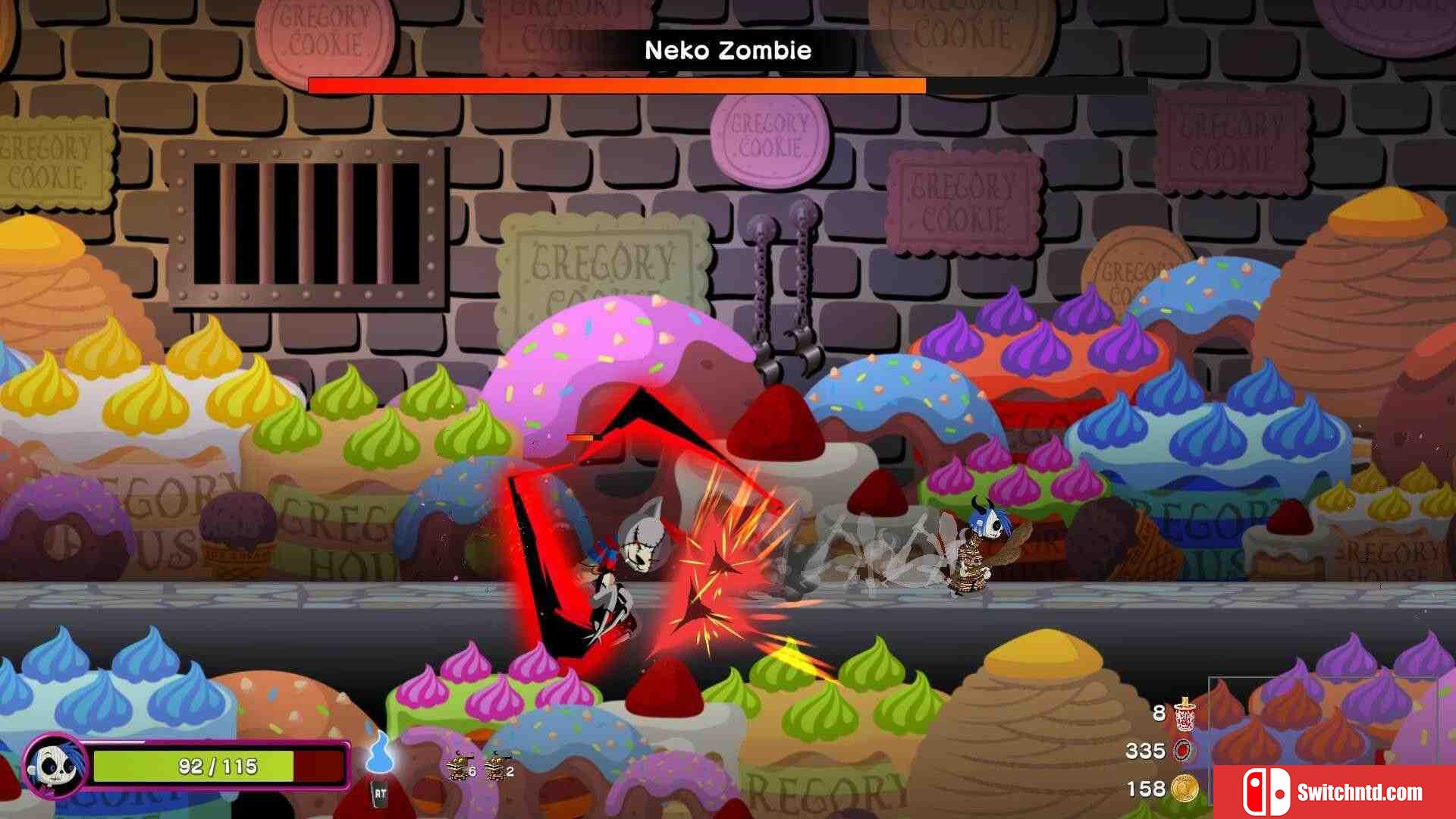Click the red swirl currency icon
The width and height of the screenshot is (1456, 819).
click(1182, 751)
